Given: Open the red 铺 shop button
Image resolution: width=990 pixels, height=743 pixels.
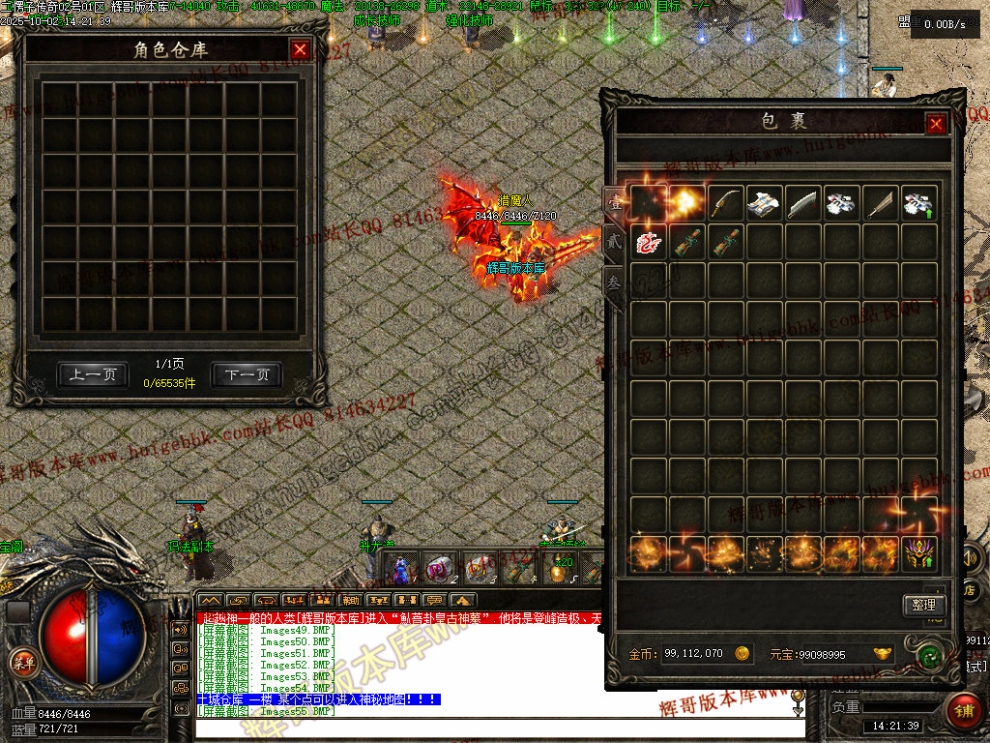Looking at the screenshot, I should coord(965,711).
